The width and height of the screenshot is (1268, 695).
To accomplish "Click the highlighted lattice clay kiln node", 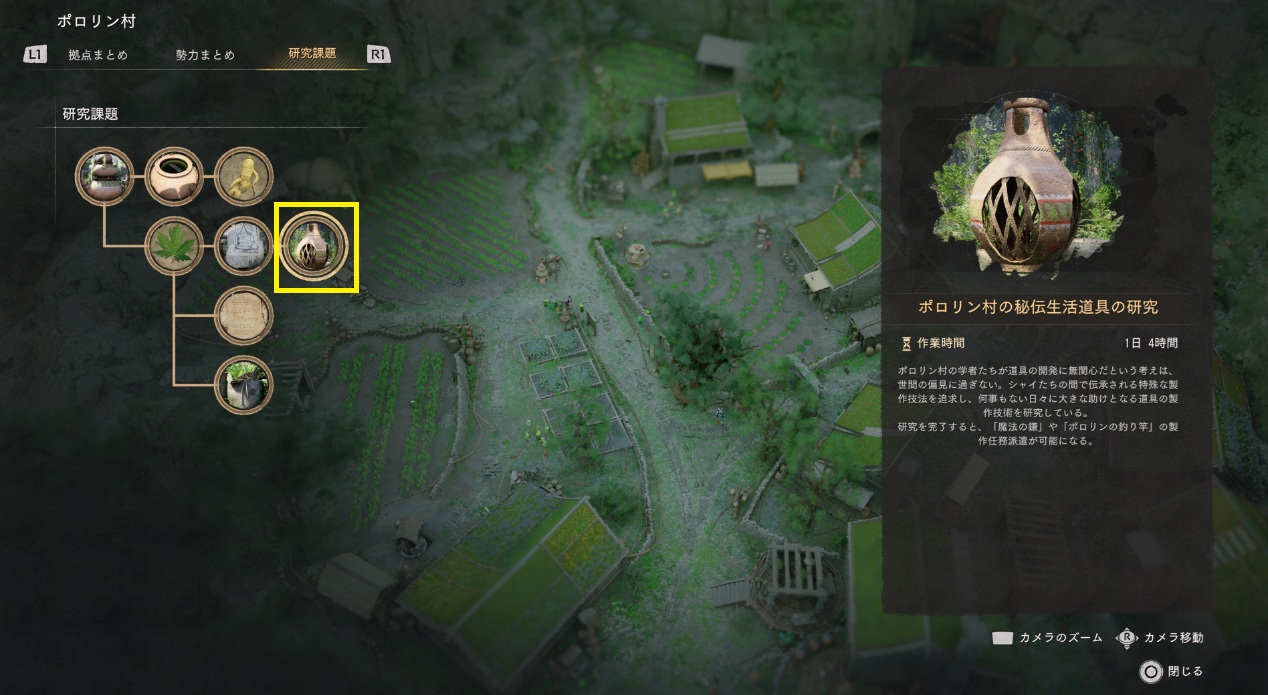I will tap(315, 247).
